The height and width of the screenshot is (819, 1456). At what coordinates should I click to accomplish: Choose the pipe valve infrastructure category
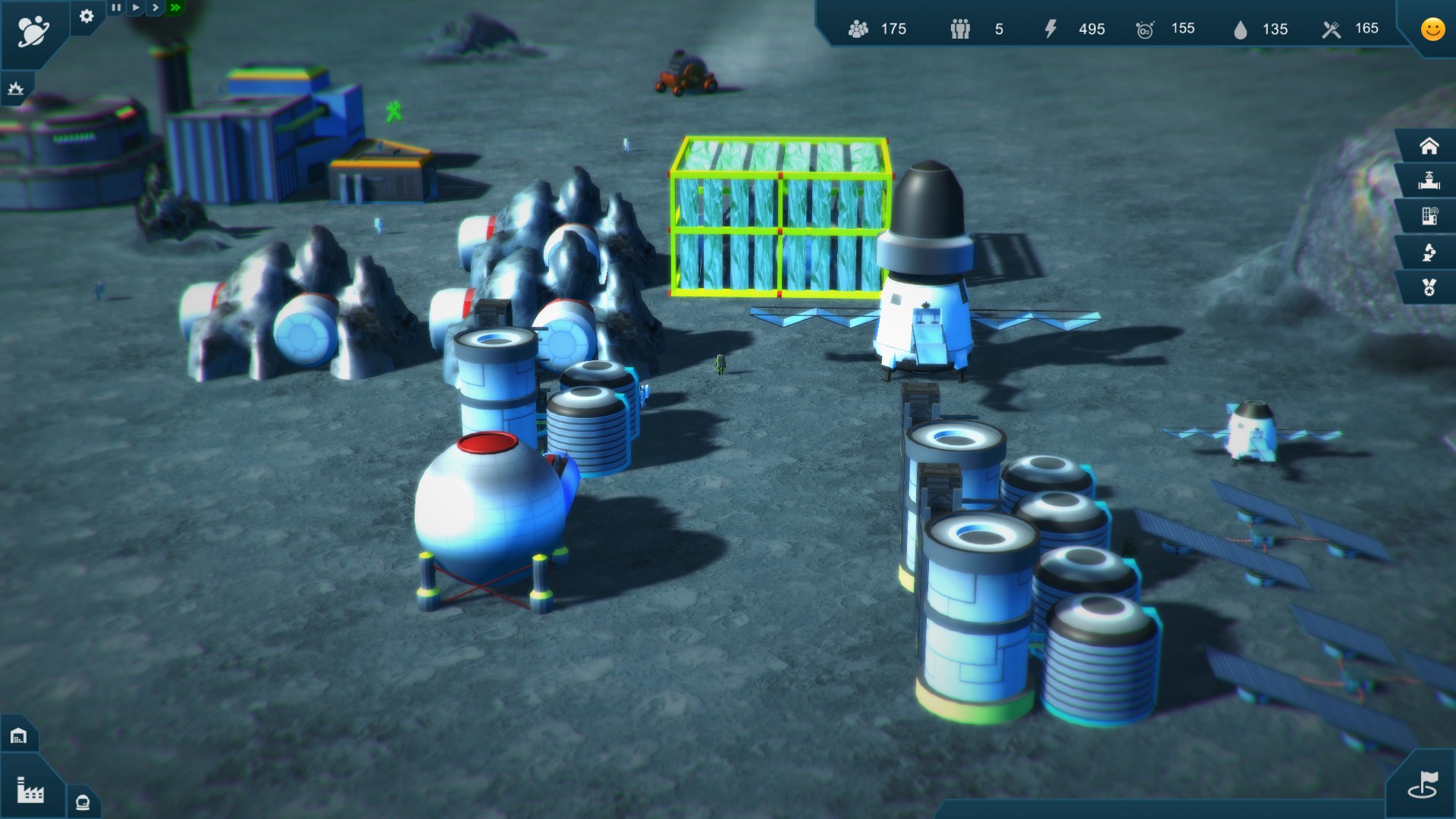1429,181
